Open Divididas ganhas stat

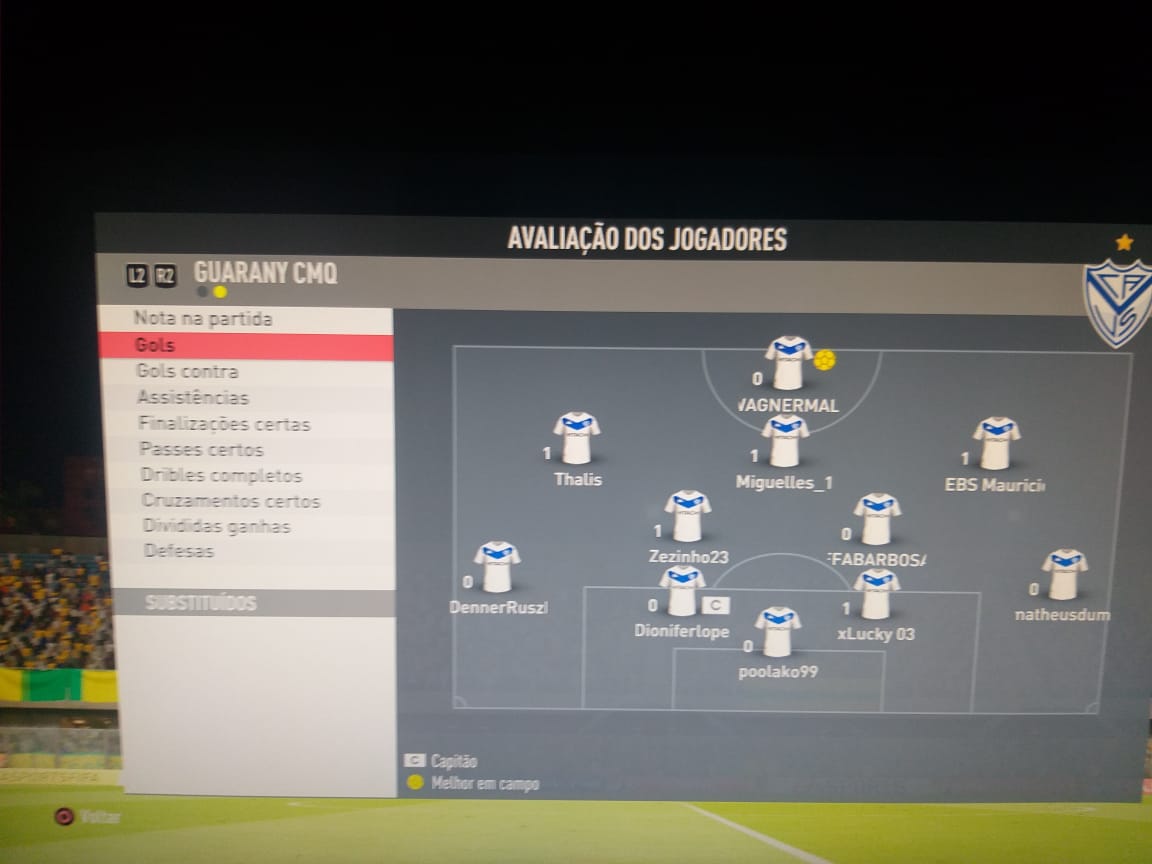(216, 526)
